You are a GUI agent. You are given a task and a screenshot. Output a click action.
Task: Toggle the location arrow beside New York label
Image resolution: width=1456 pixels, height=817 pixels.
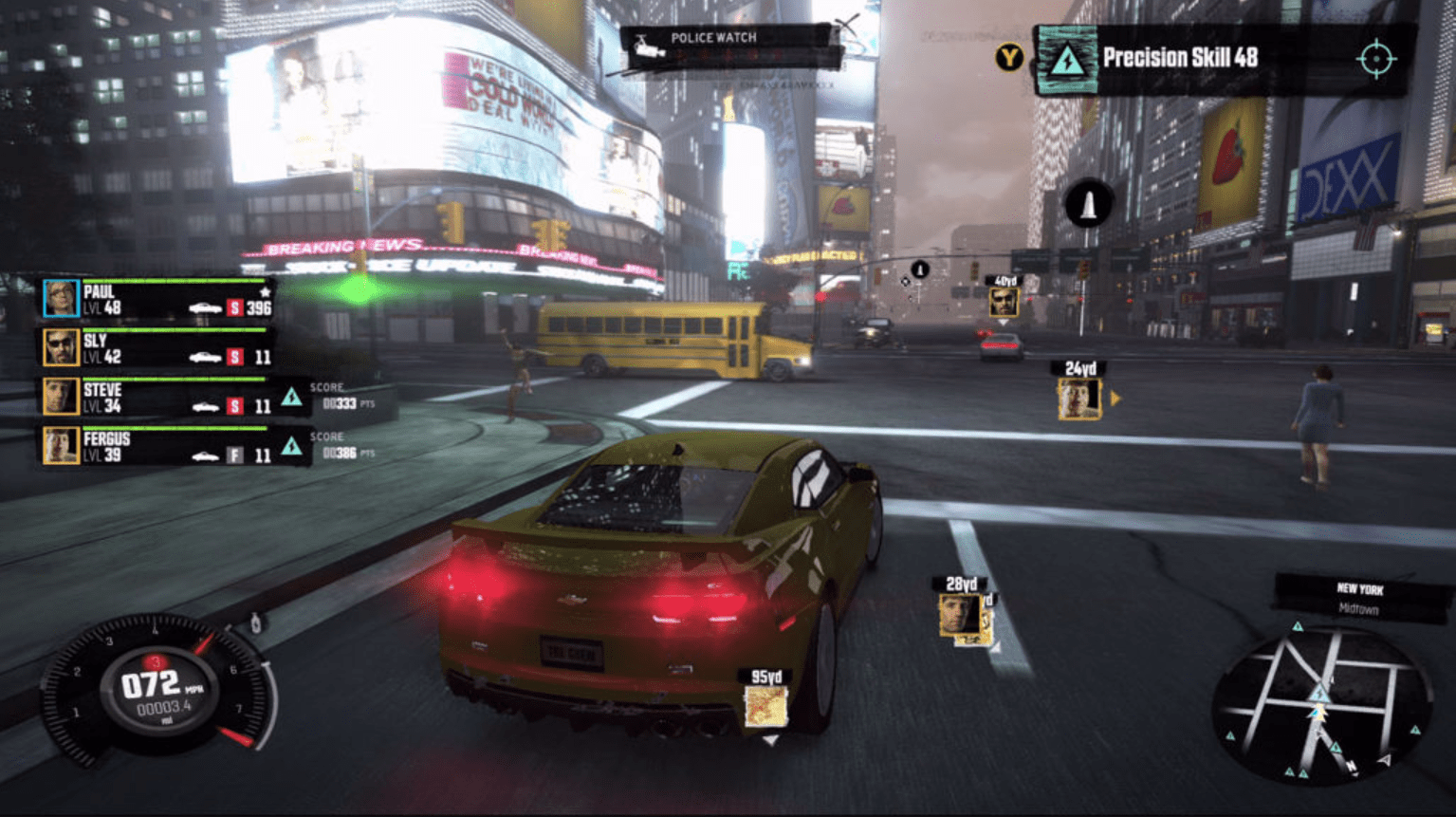(1298, 626)
